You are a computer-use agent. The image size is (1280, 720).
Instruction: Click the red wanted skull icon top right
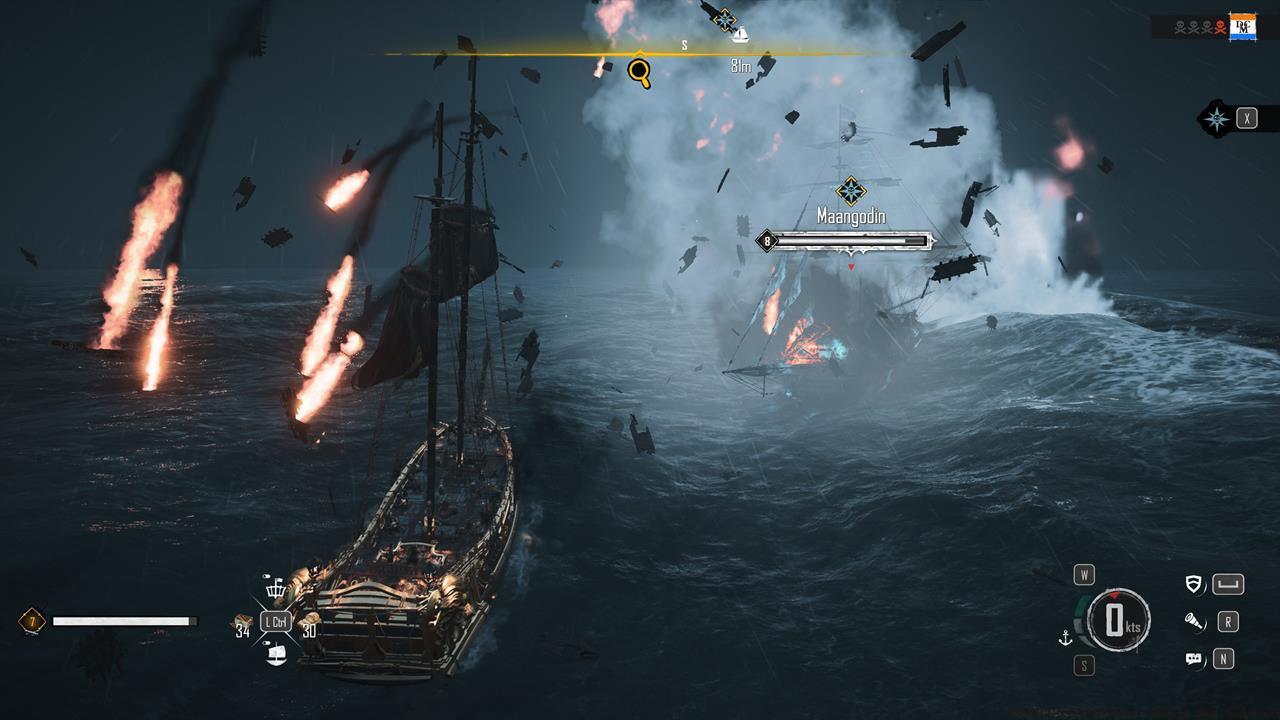coord(1220,26)
